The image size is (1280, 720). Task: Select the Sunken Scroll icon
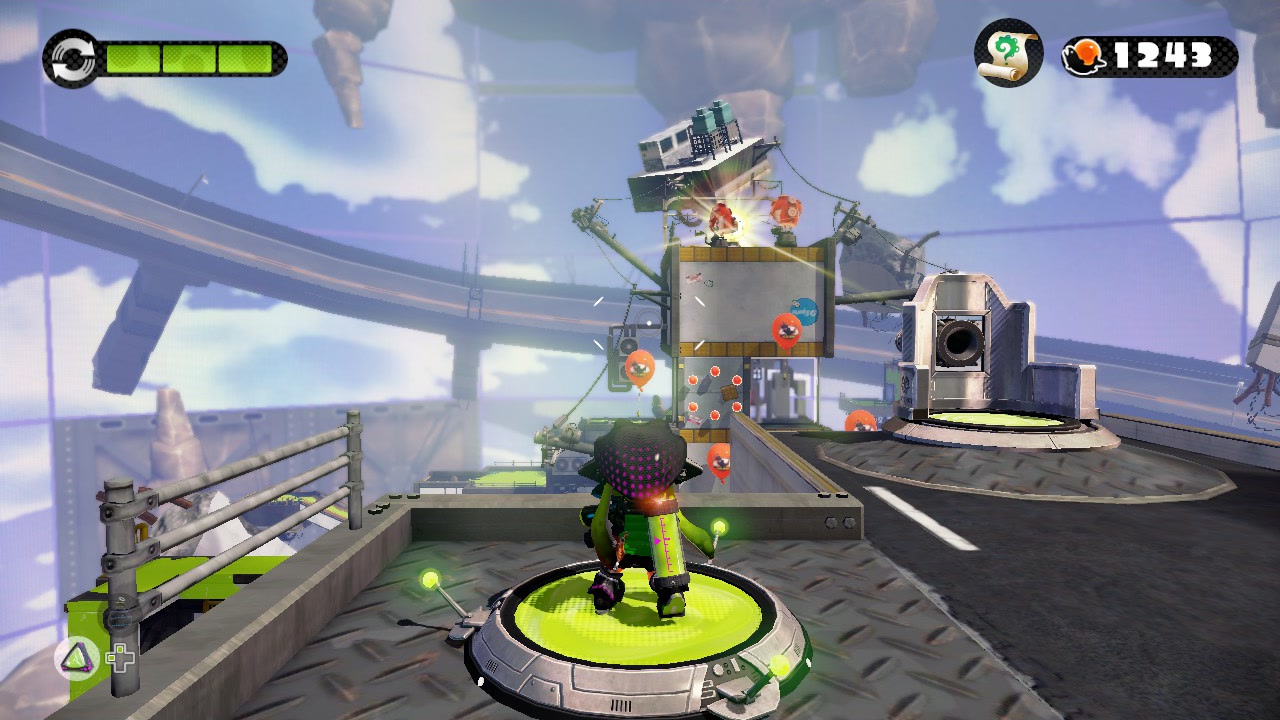point(1008,53)
